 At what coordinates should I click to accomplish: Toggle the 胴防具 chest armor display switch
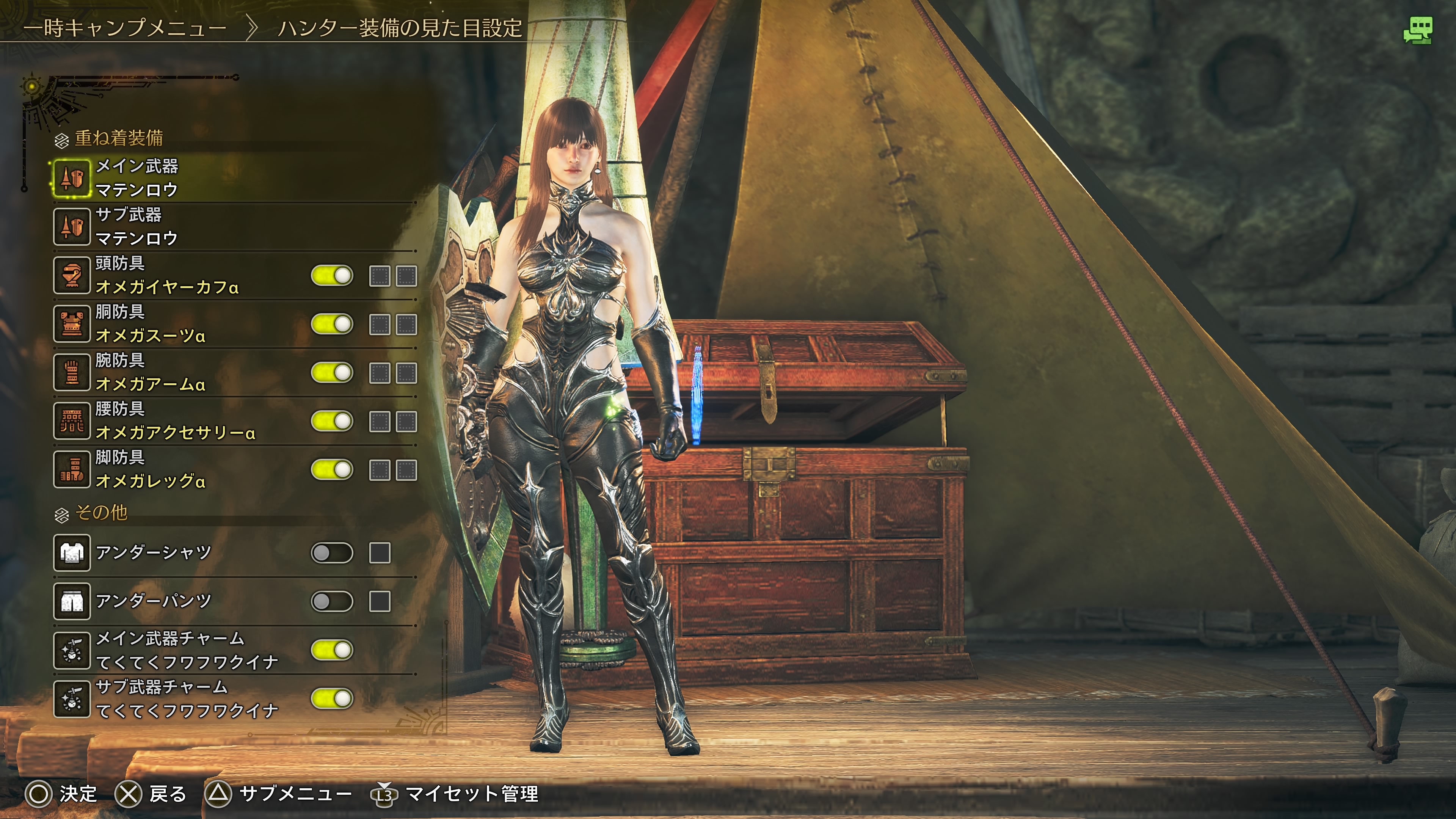point(332,325)
